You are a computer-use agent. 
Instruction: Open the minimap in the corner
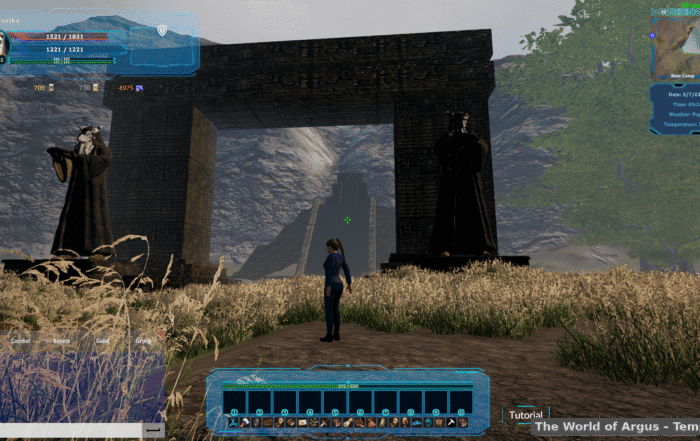[x=676, y=42]
